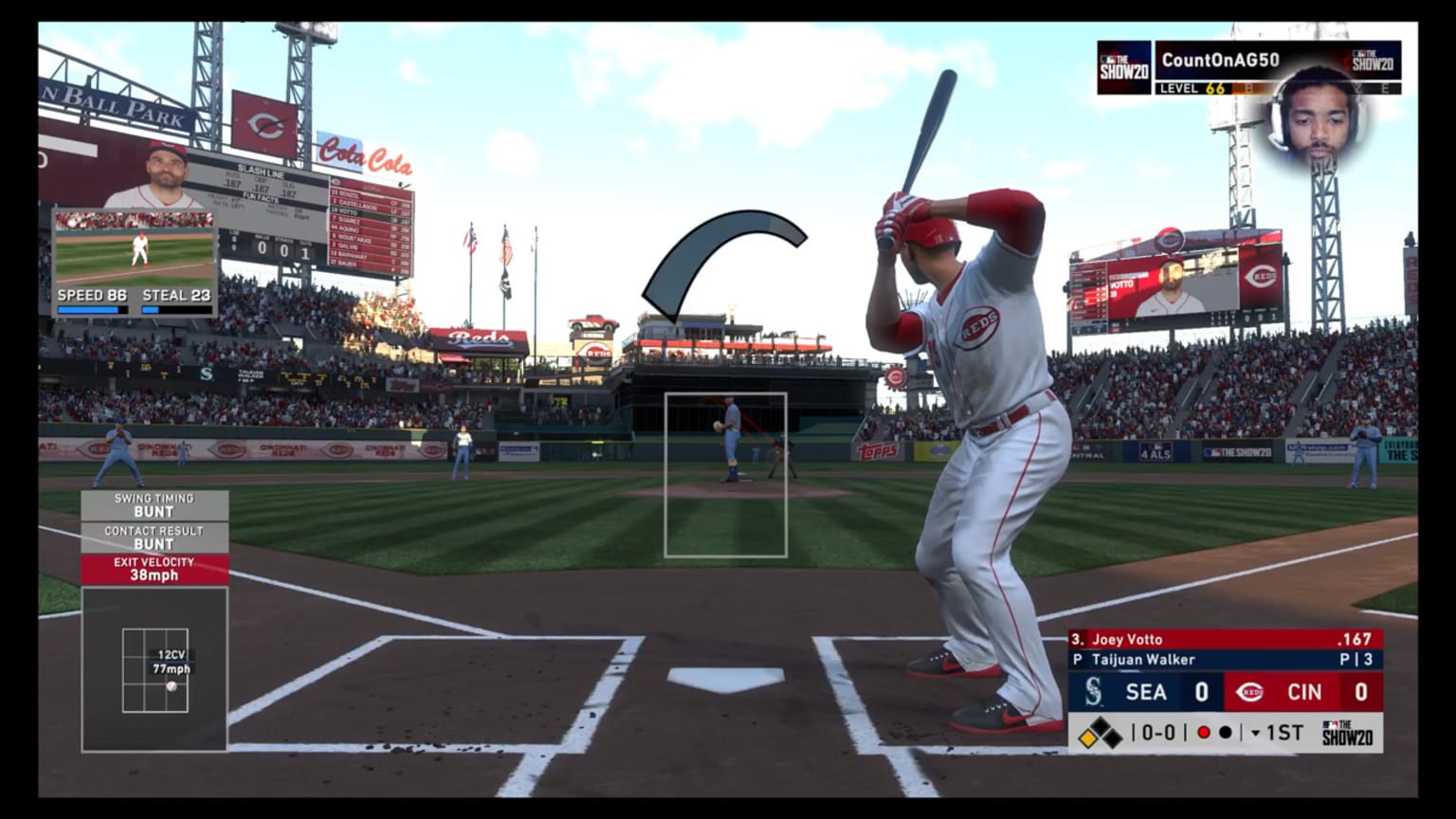The width and height of the screenshot is (1456, 819).
Task: Click the Reds logo next to CIN score
Action: click(x=1250, y=692)
